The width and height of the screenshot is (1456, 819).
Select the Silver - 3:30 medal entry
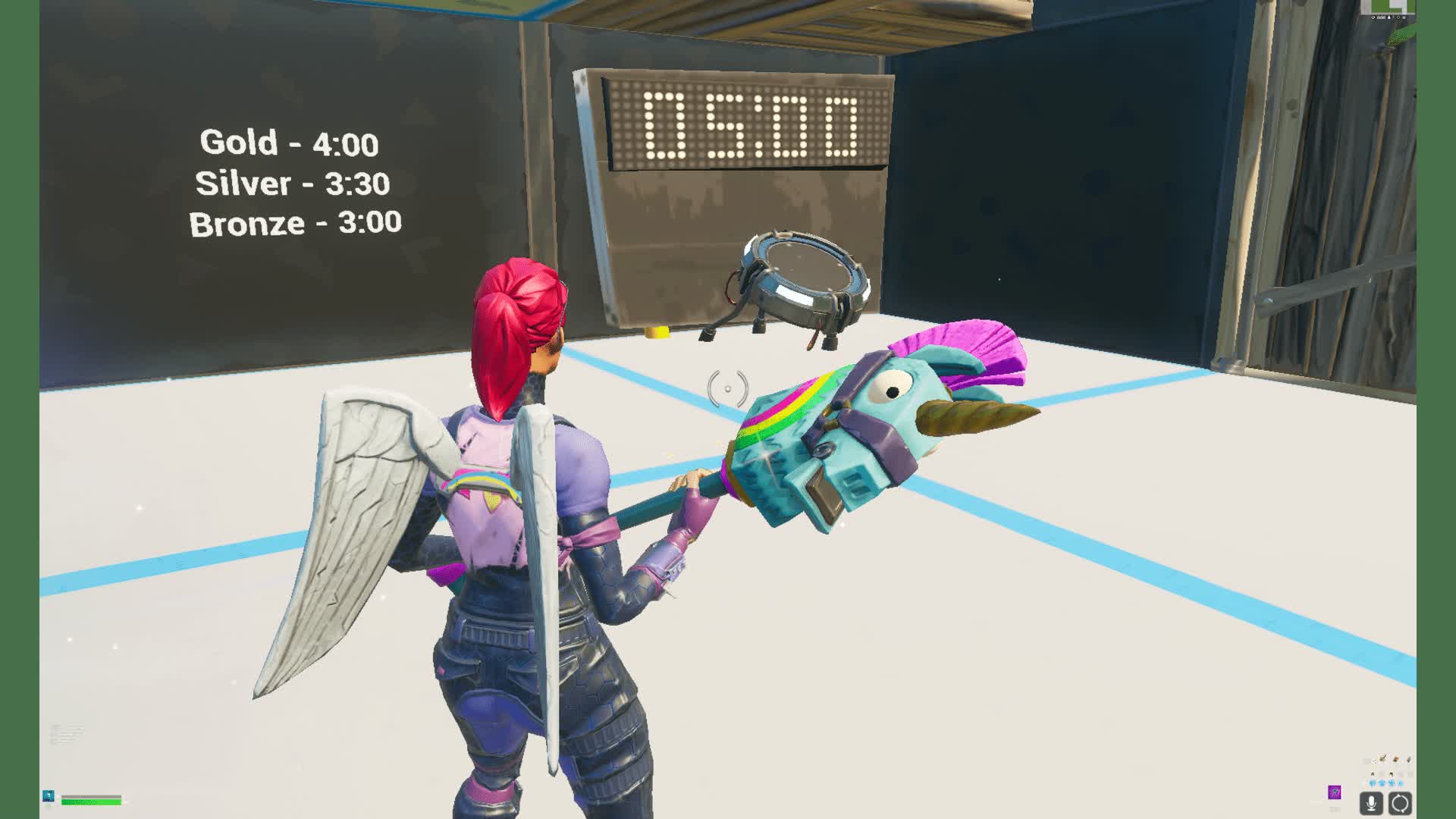click(293, 182)
